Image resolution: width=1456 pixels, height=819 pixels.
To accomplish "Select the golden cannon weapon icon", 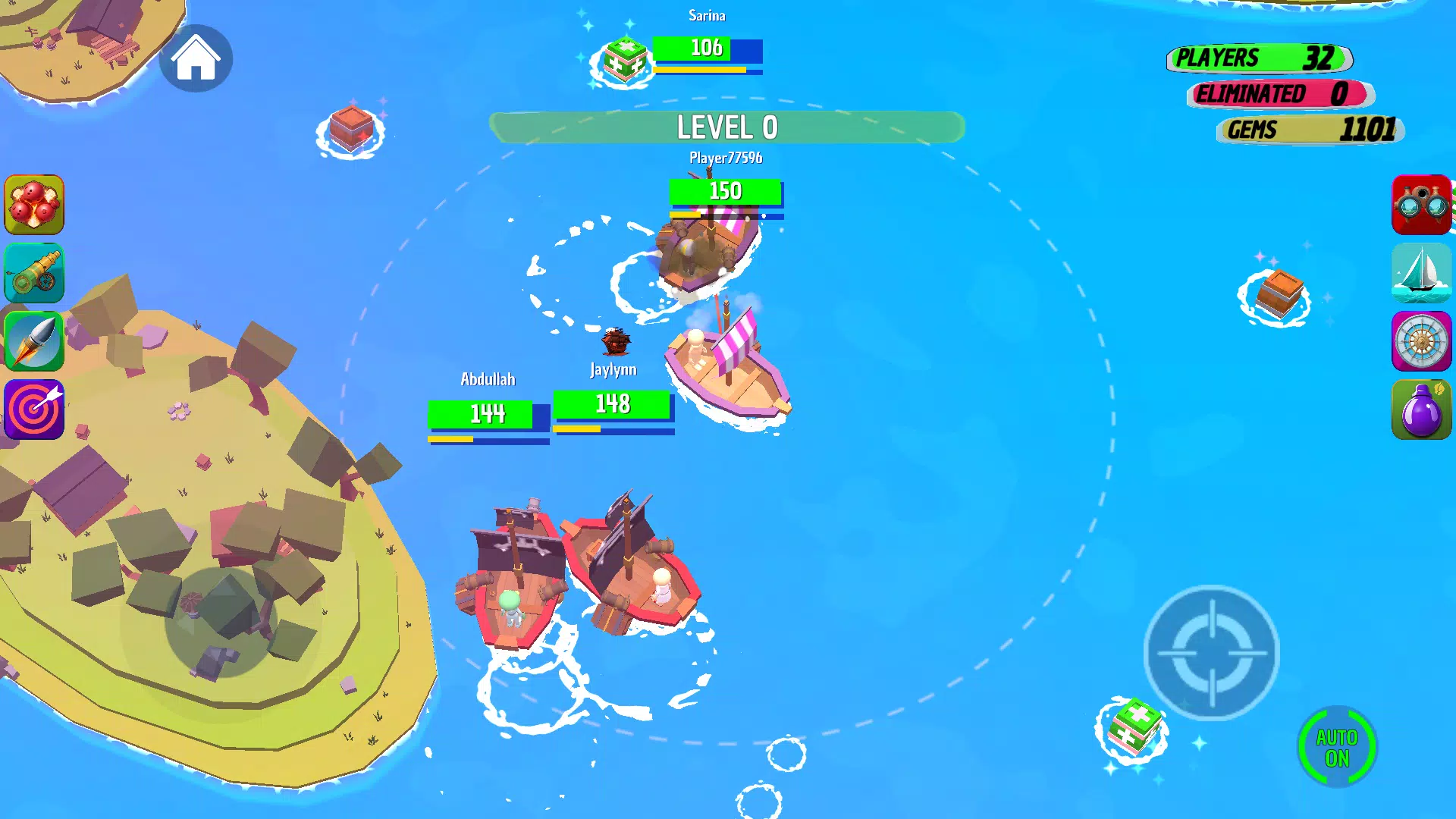I will click(34, 273).
